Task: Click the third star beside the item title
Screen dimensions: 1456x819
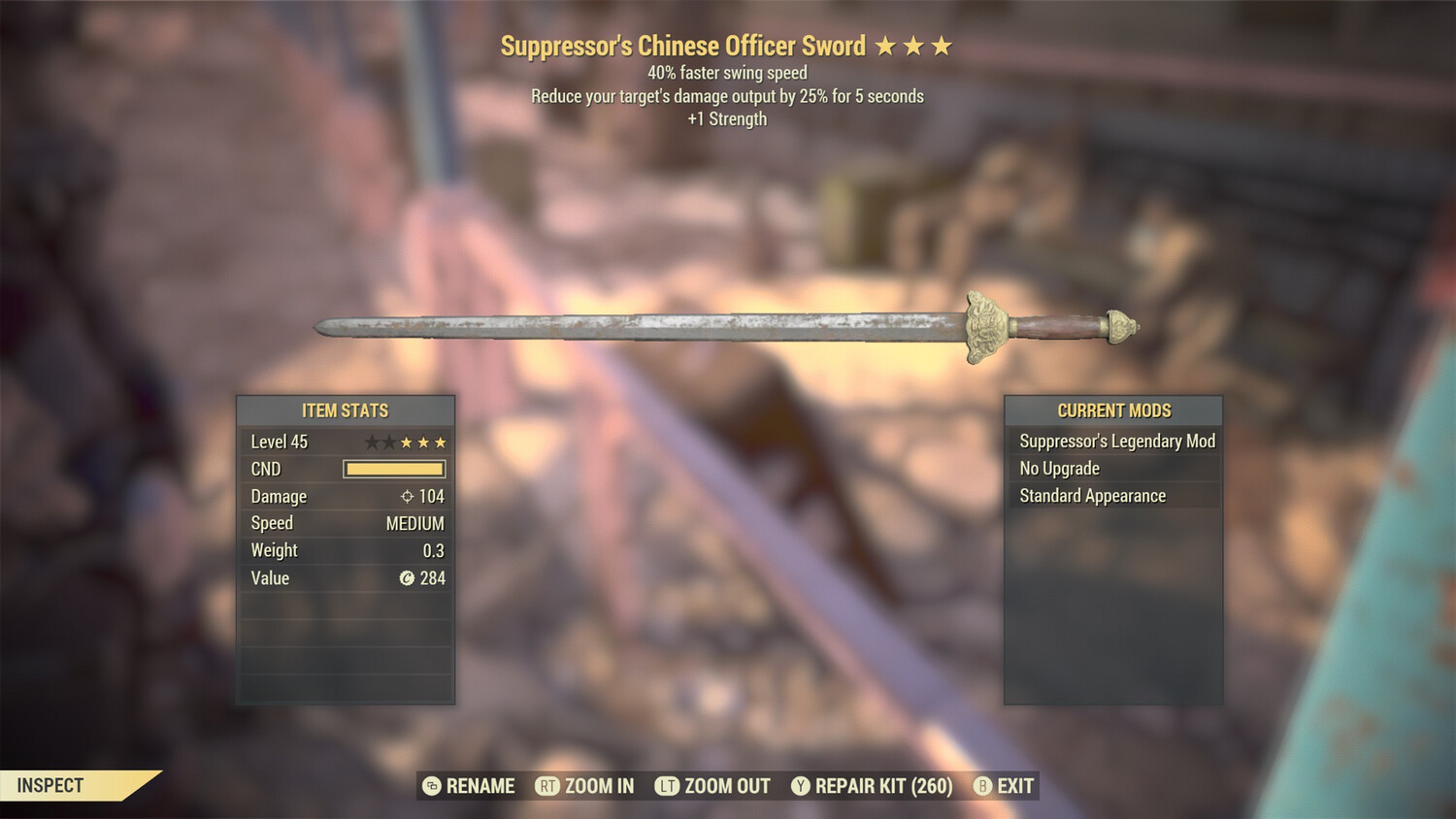Action: point(942,45)
